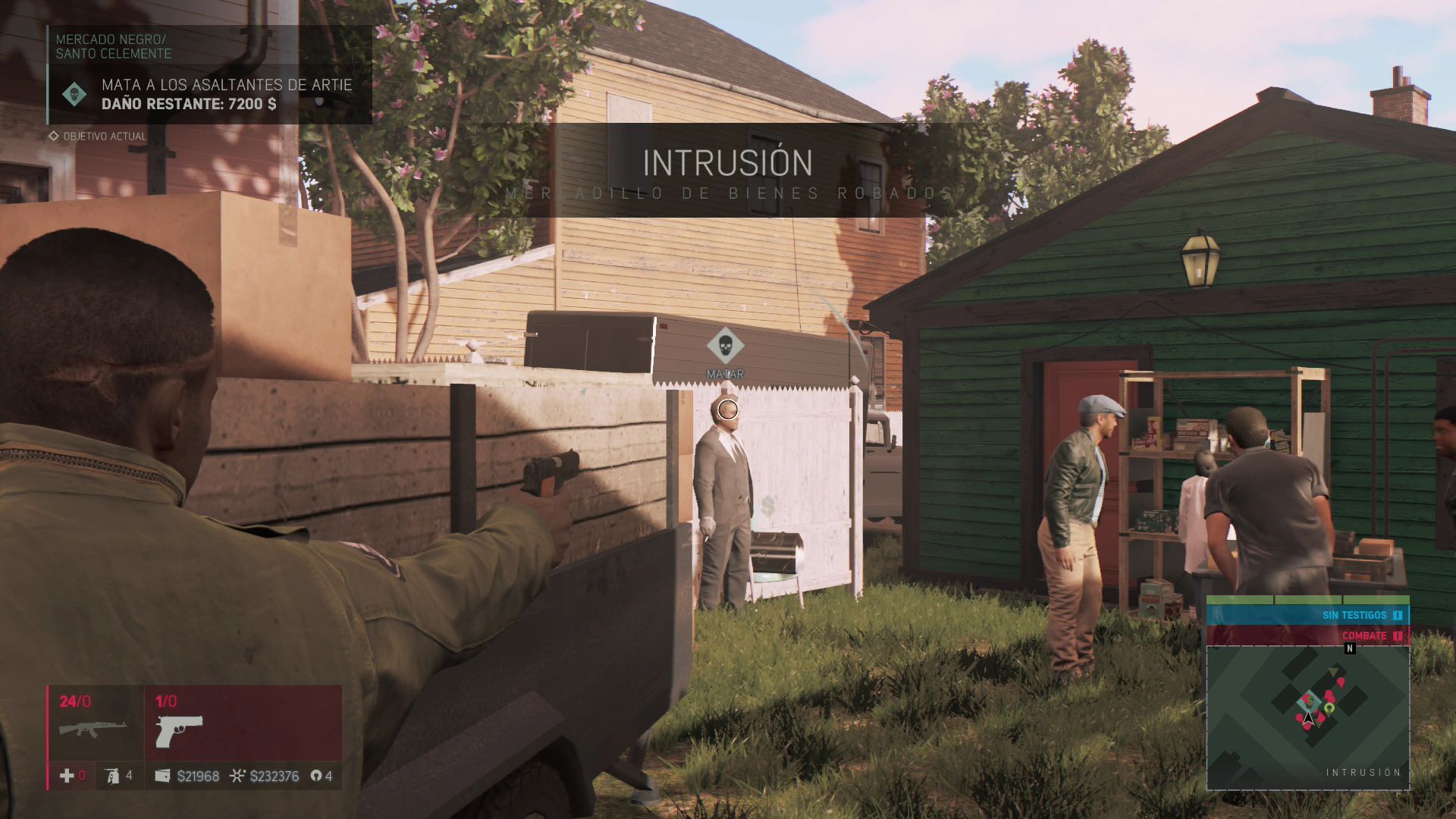Select the medkit cross icon

(67, 776)
